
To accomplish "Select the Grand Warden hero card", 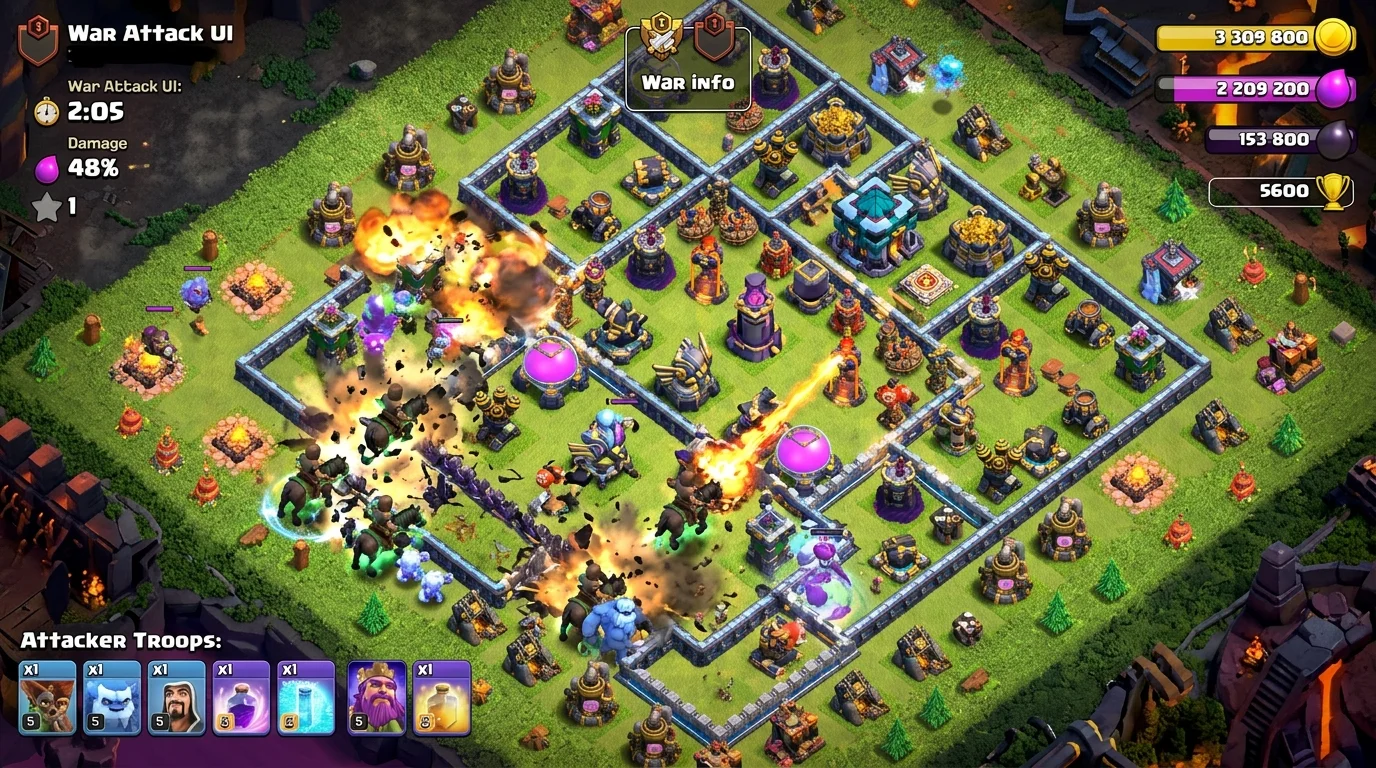I will (376, 697).
